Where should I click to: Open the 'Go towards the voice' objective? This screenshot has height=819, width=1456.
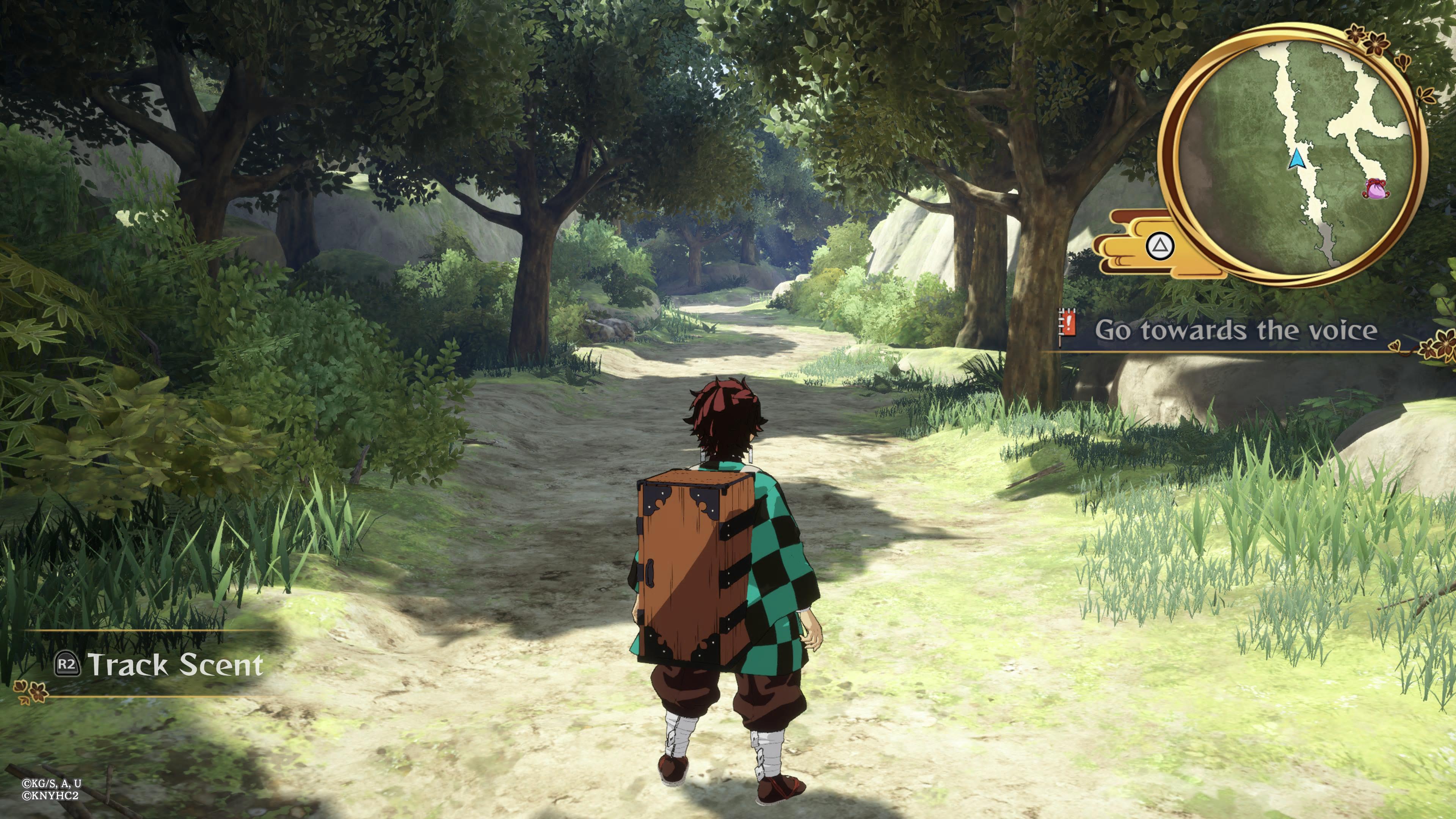coord(1236,331)
